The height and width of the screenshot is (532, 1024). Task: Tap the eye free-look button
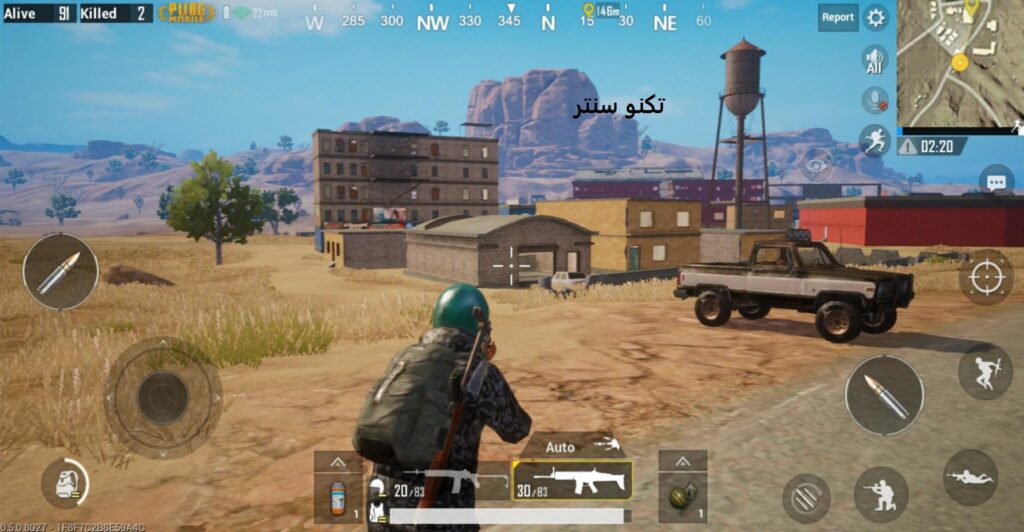816,164
